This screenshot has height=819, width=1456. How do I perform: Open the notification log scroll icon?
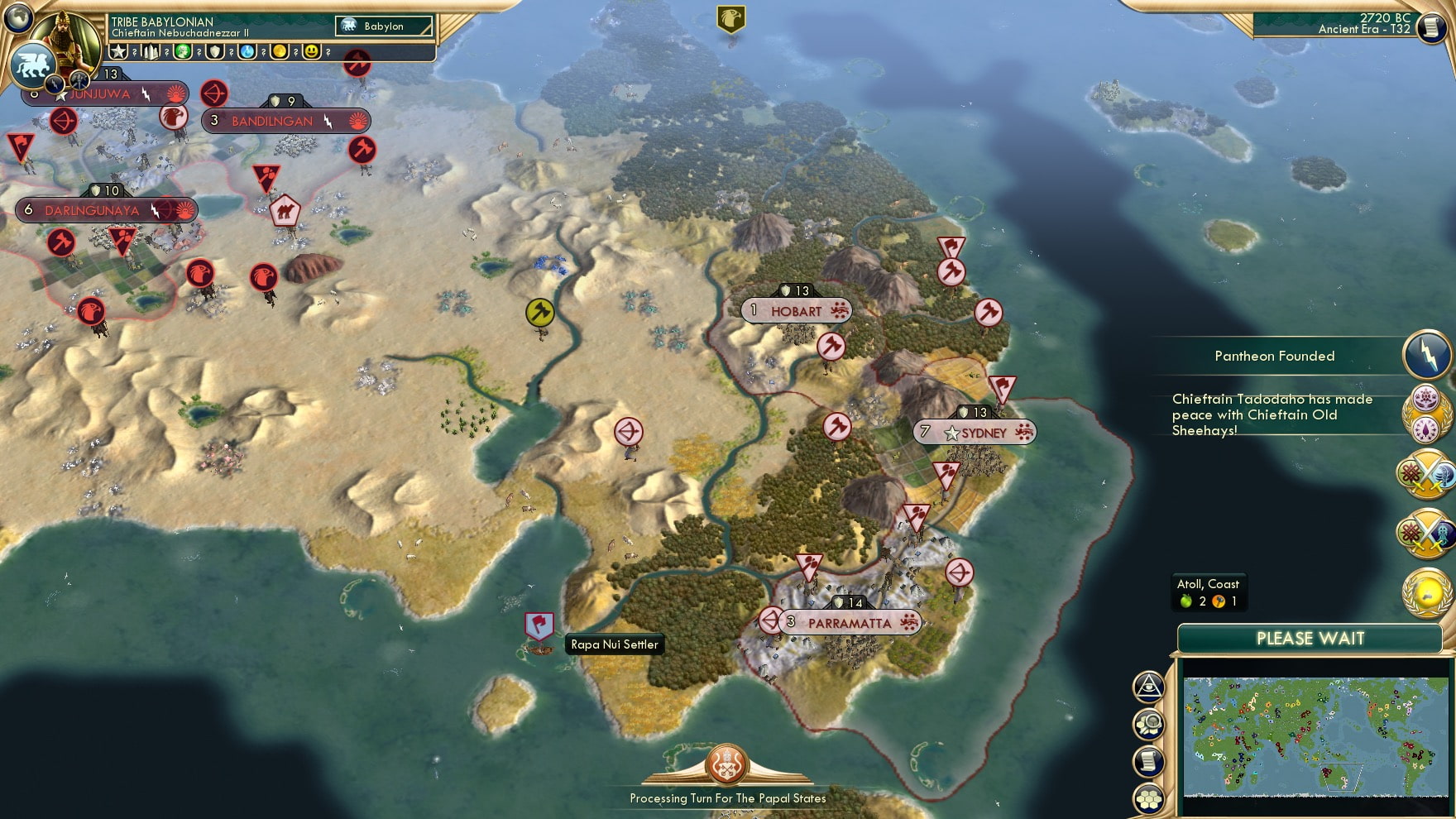point(1148,759)
